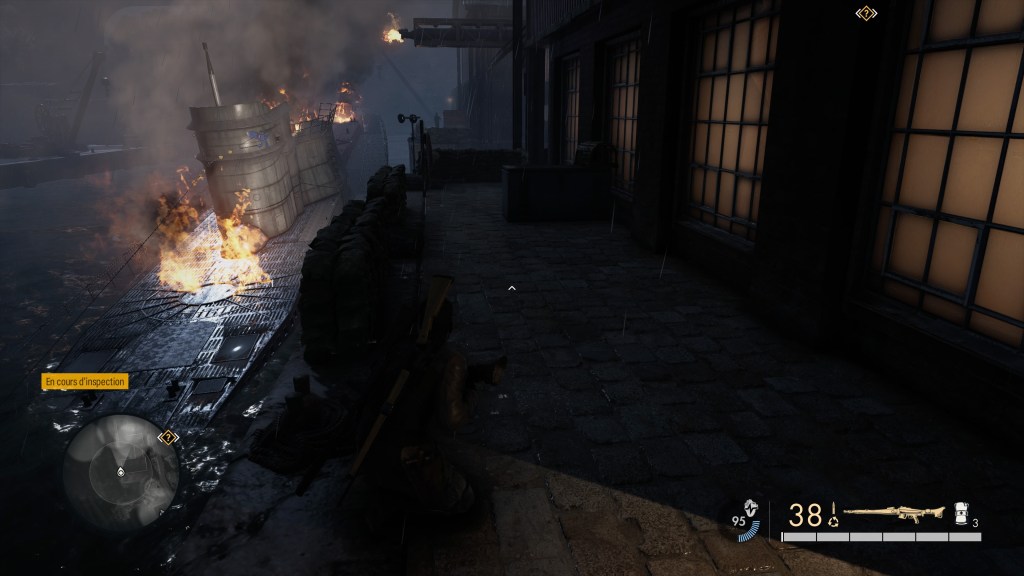This screenshot has width=1024, height=576.
Task: Click the "En cours d'inspection" status label
Action: pyautogui.click(x=85, y=381)
